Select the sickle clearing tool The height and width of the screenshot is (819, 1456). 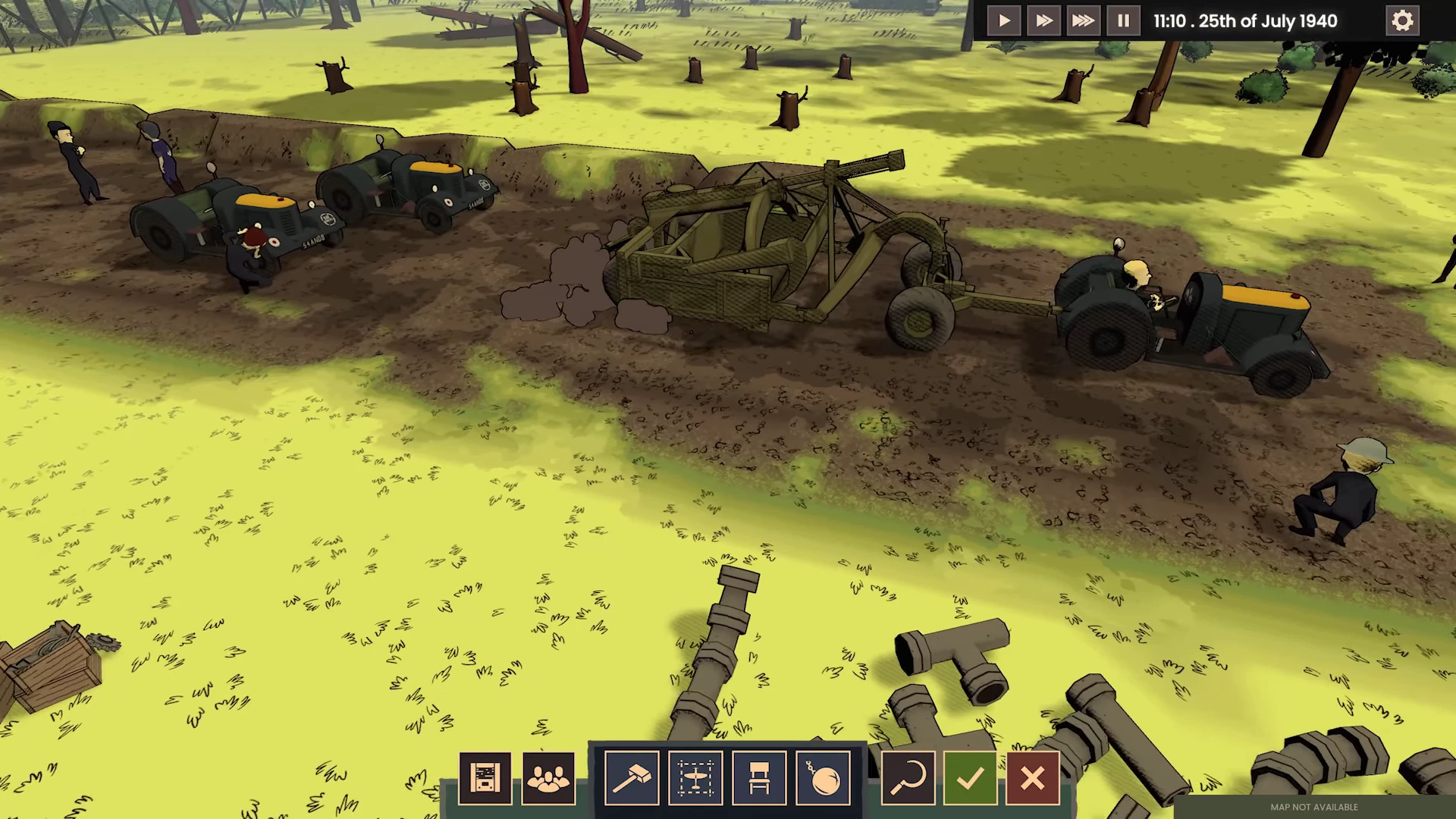point(908,778)
